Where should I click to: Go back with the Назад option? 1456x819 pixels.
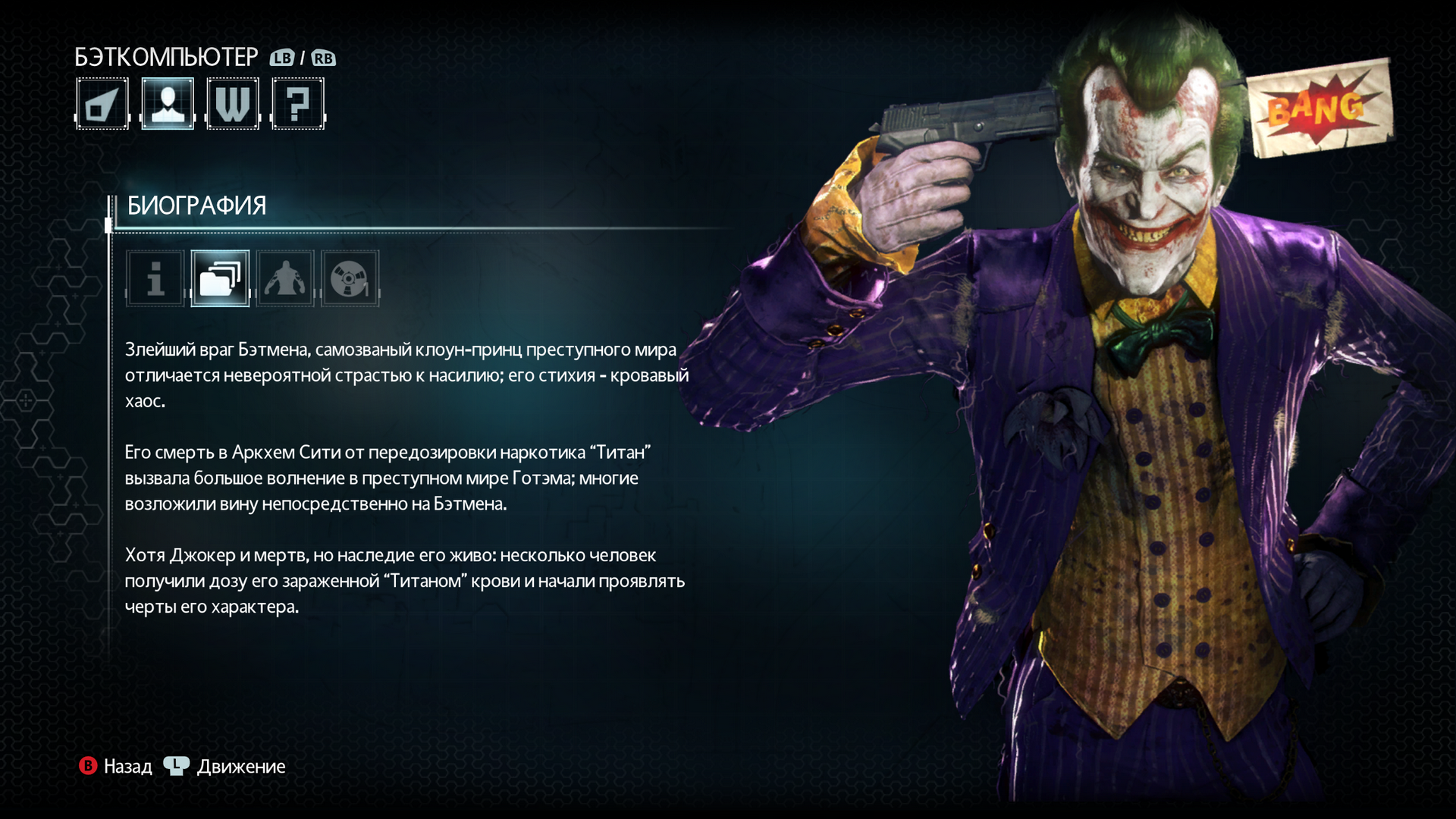tap(116, 767)
